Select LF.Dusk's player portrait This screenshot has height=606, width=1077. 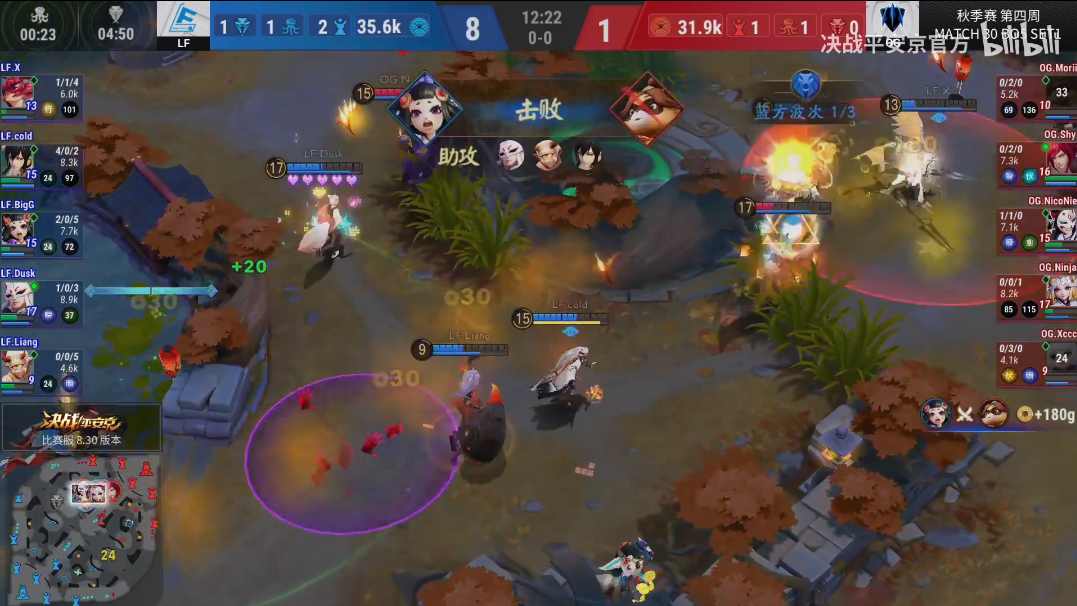16,297
